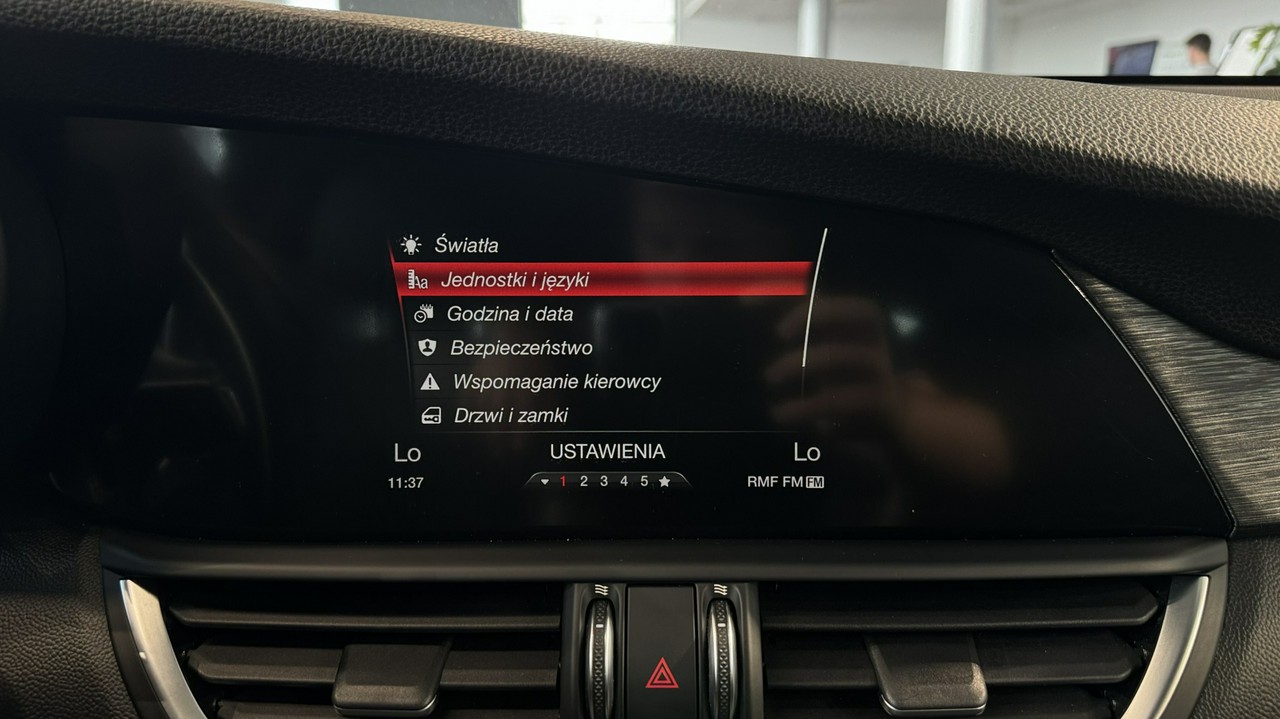Open Godzina i data settings
This screenshot has height=719, width=1280.
click(509, 314)
